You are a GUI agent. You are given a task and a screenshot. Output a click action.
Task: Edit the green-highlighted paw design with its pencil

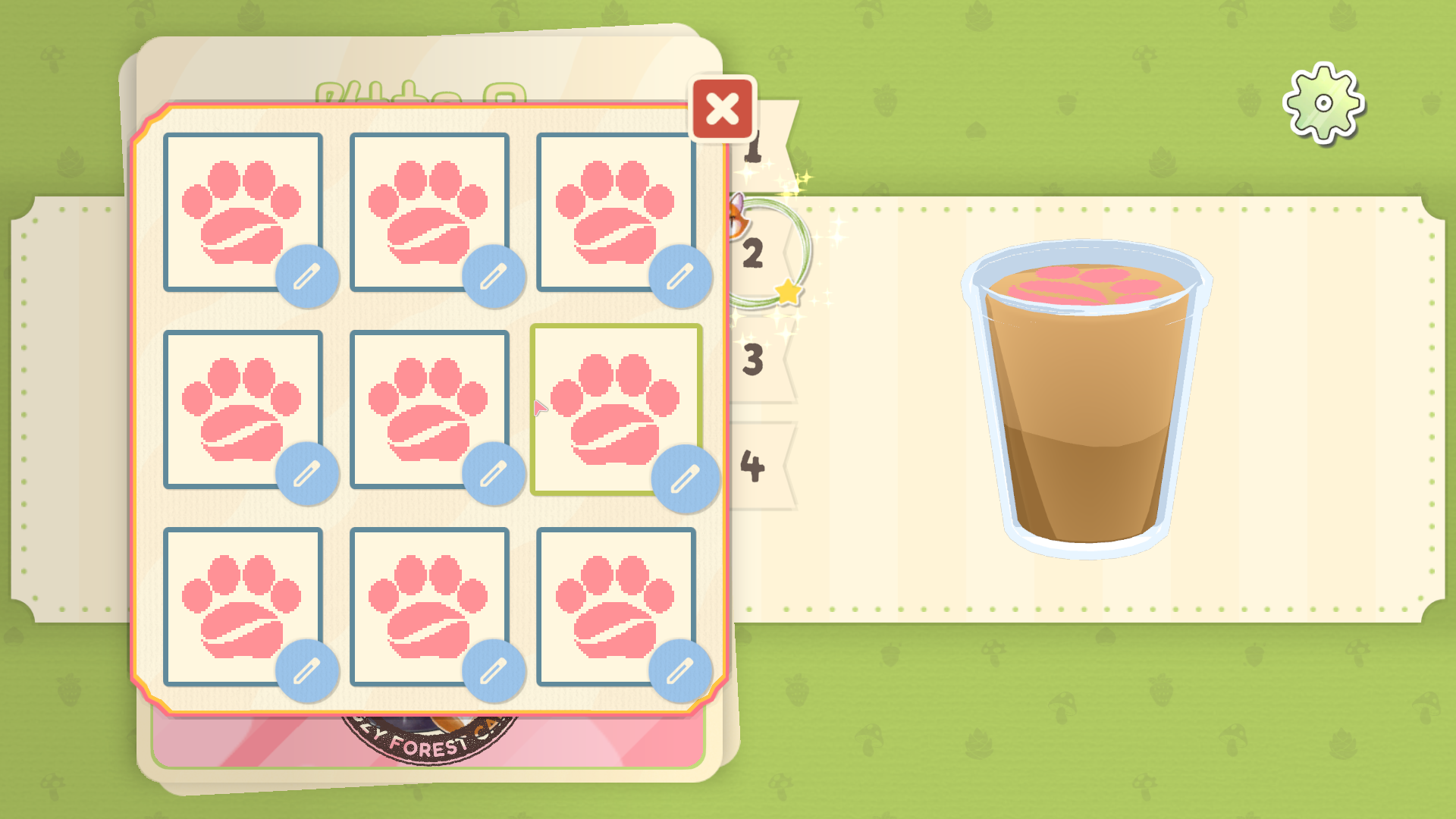pyautogui.click(x=686, y=479)
